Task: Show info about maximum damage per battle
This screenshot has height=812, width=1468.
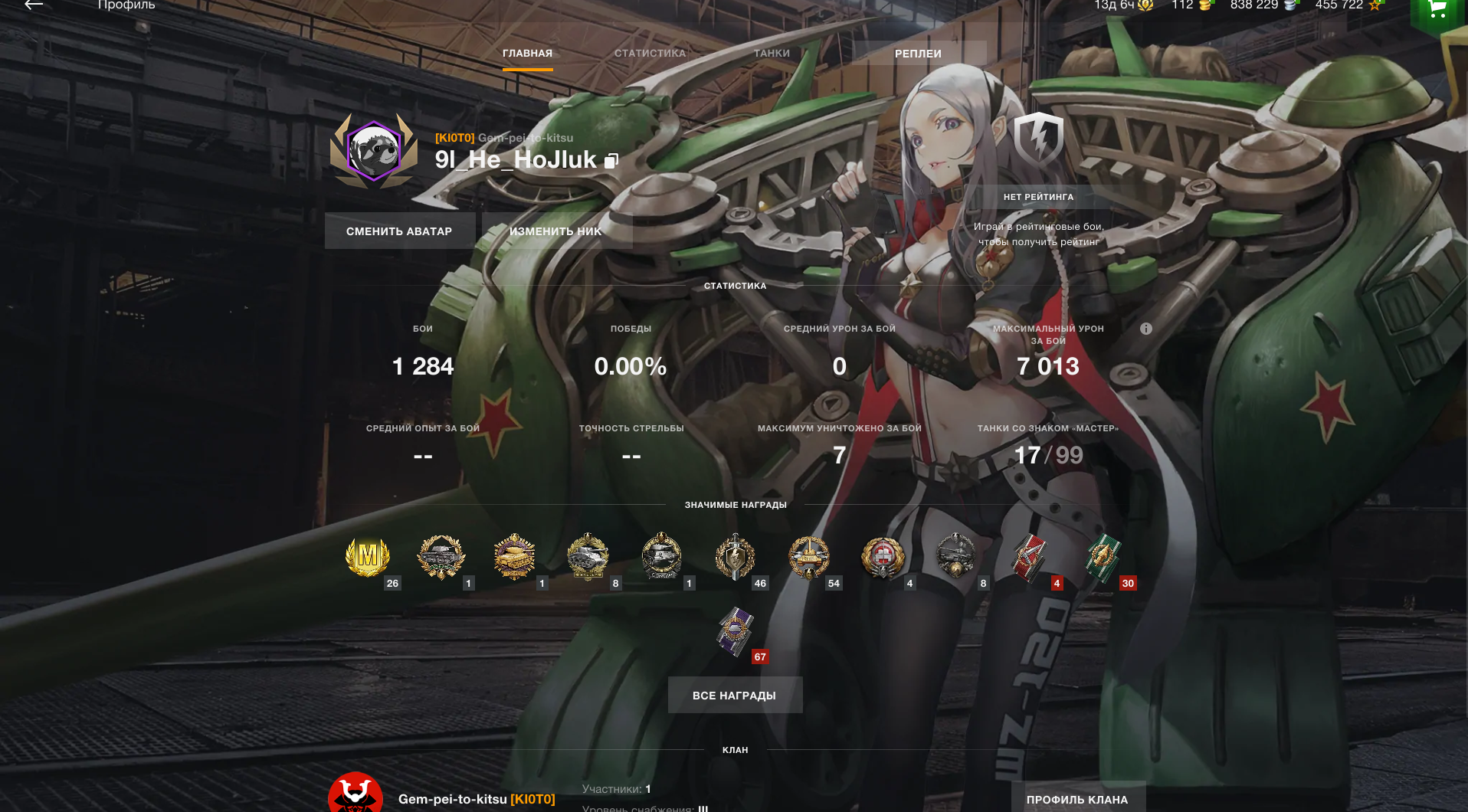Action: [x=1146, y=329]
